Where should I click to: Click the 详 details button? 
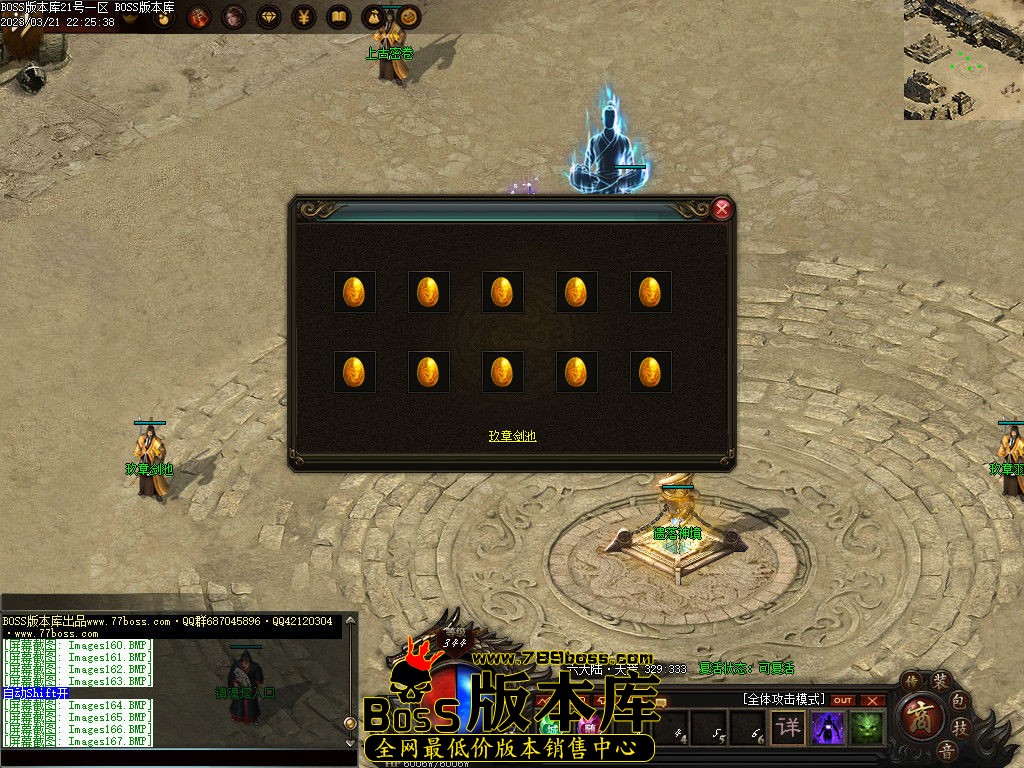click(788, 727)
